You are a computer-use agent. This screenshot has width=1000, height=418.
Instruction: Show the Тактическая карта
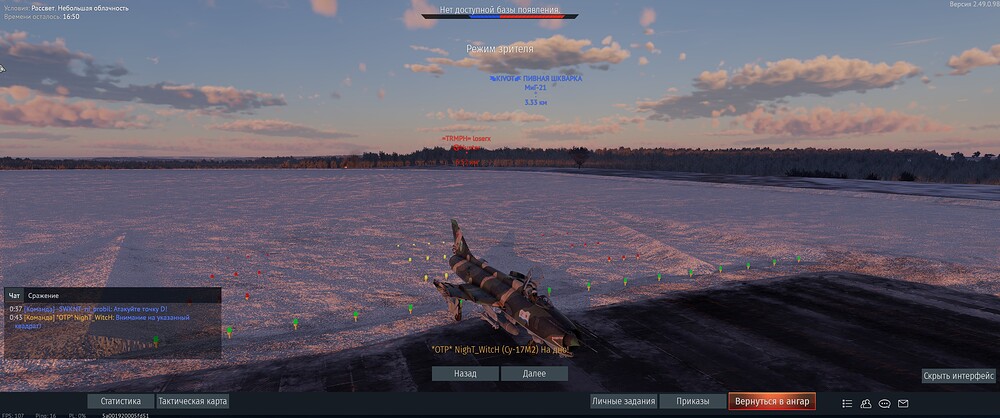click(193, 401)
